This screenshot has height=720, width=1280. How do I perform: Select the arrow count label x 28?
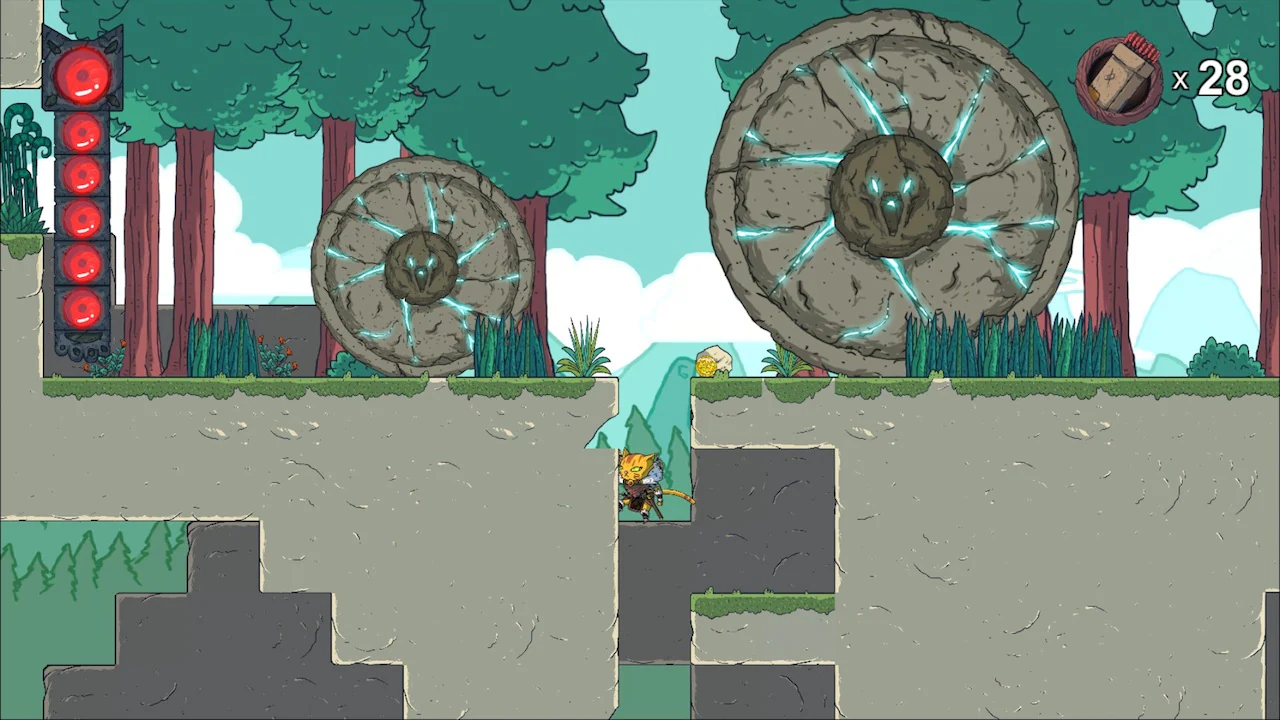(x=1212, y=80)
